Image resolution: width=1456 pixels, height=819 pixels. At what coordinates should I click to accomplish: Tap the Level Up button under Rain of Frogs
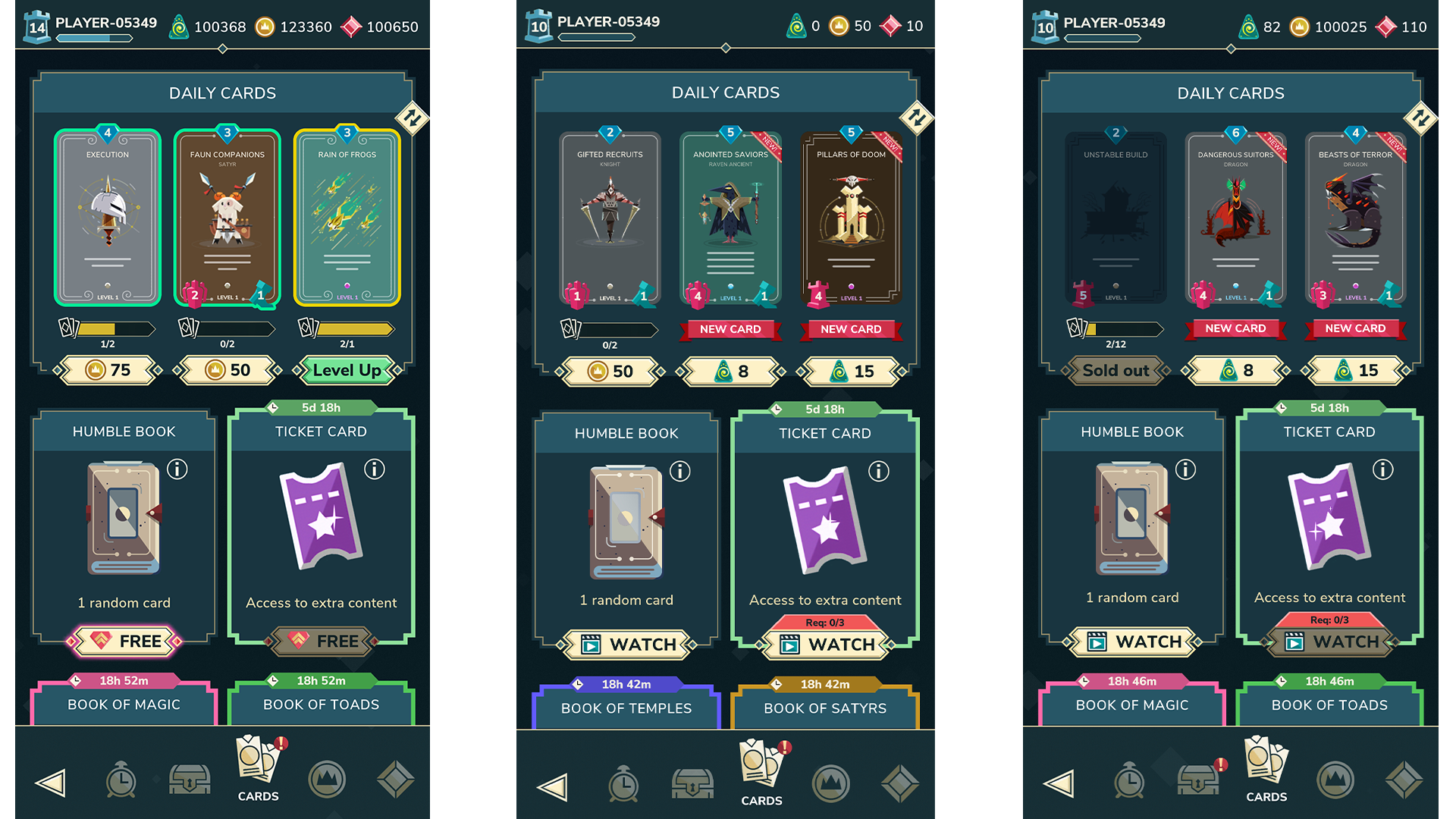(x=347, y=370)
